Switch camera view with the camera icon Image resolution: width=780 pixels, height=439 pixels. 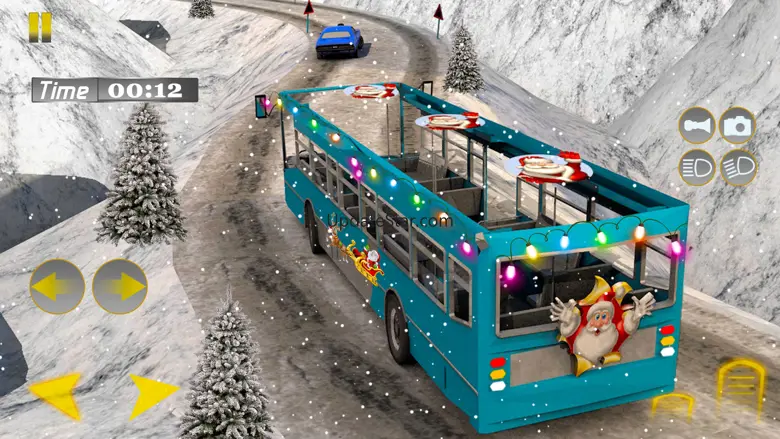[x=738, y=126]
